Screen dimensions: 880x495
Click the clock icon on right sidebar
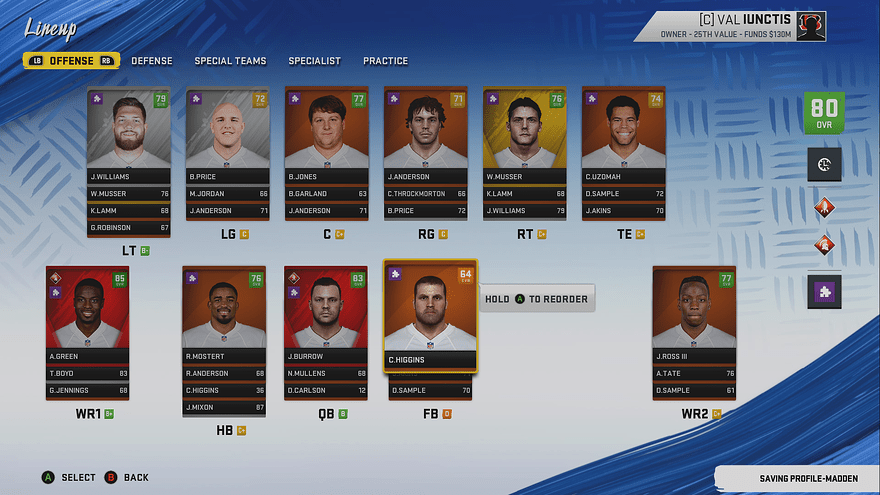coord(824,164)
